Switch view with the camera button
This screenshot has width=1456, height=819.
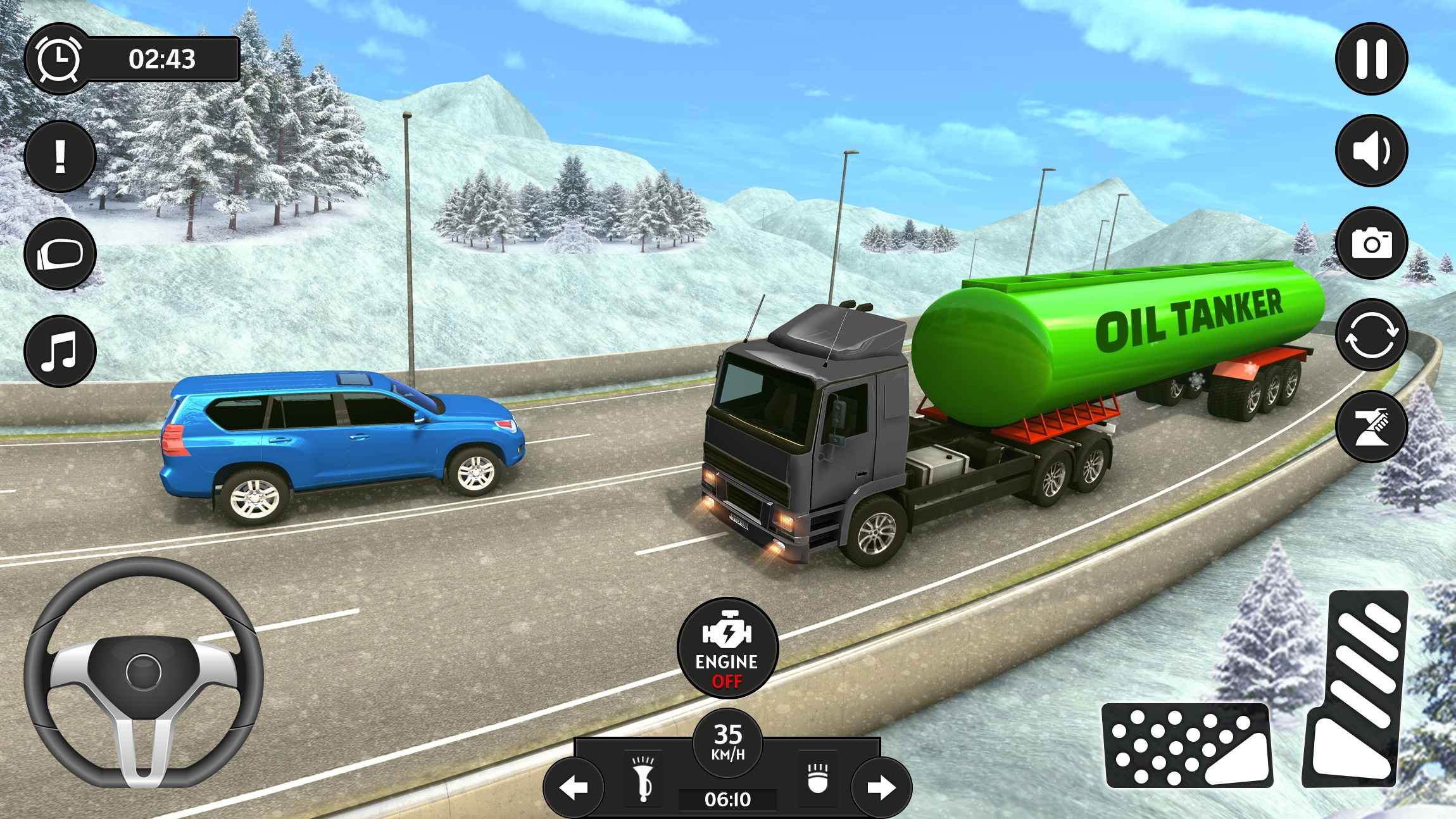pyautogui.click(x=1371, y=243)
